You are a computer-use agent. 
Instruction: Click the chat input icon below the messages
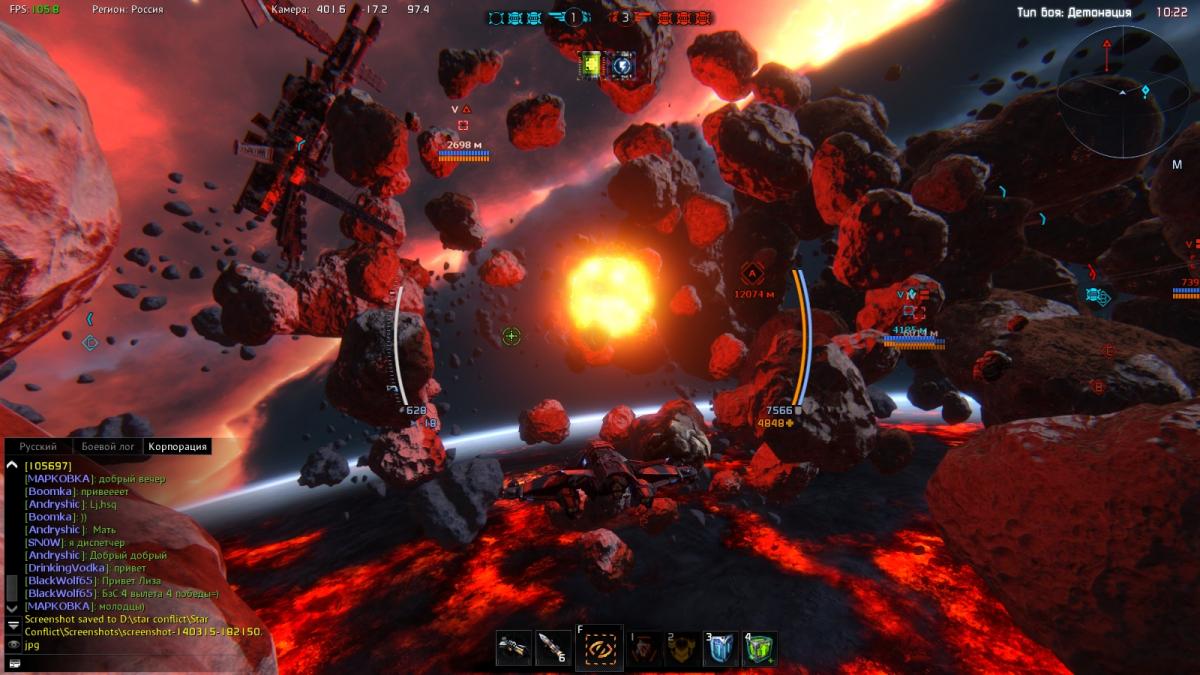13,662
